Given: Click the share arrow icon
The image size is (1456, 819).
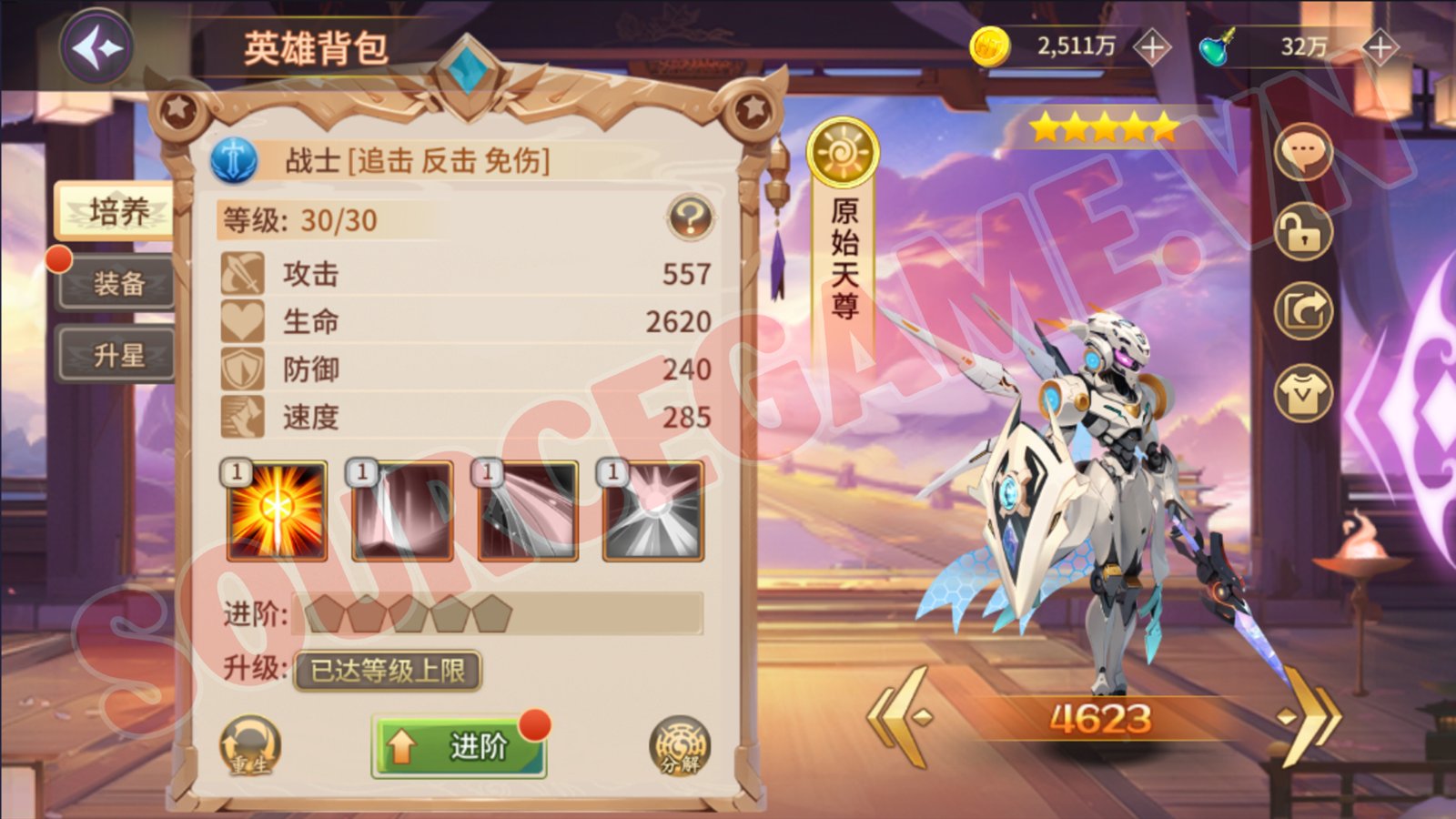Looking at the screenshot, I should click(1303, 312).
